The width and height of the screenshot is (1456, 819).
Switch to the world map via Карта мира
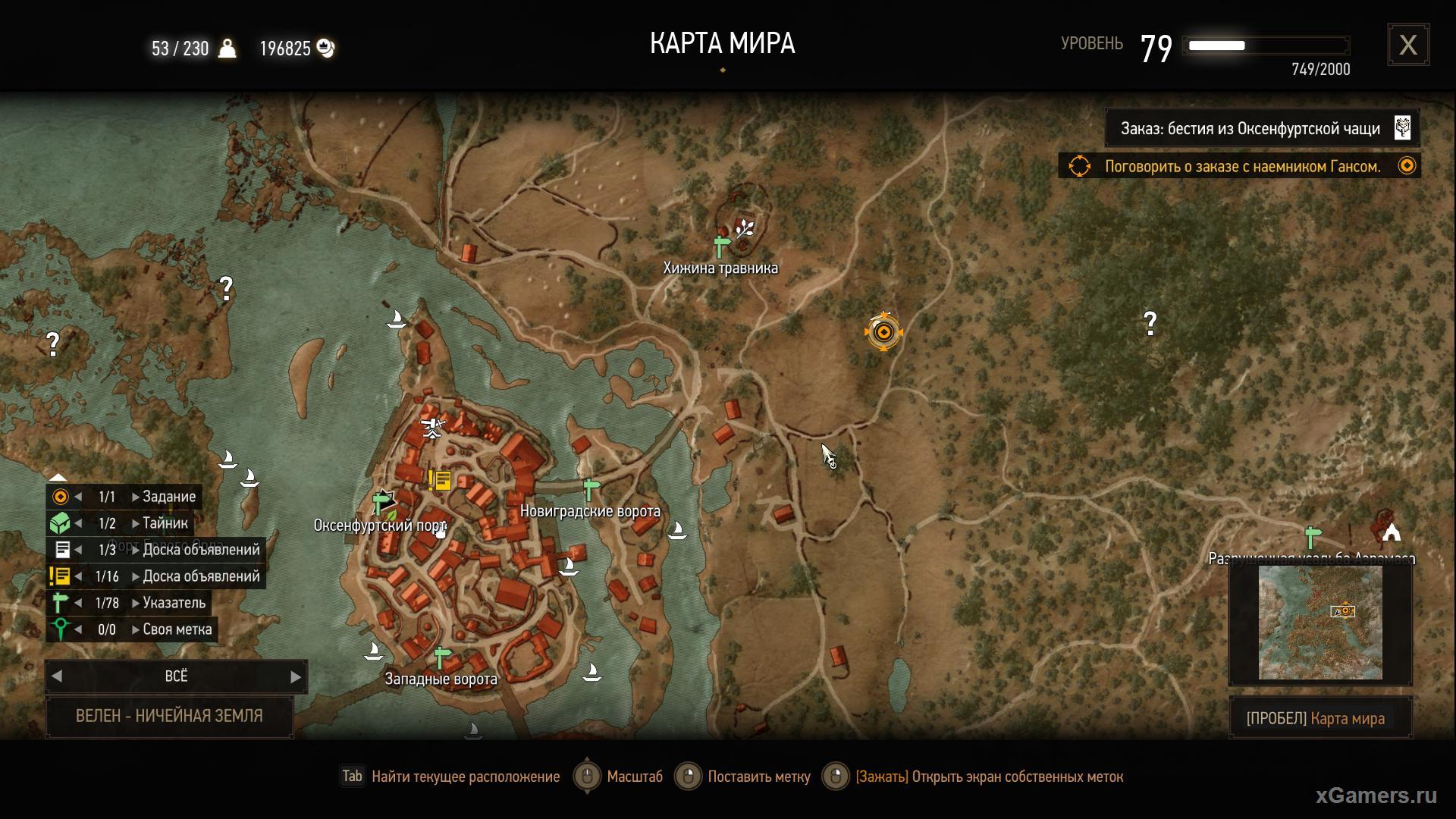(x=1319, y=718)
